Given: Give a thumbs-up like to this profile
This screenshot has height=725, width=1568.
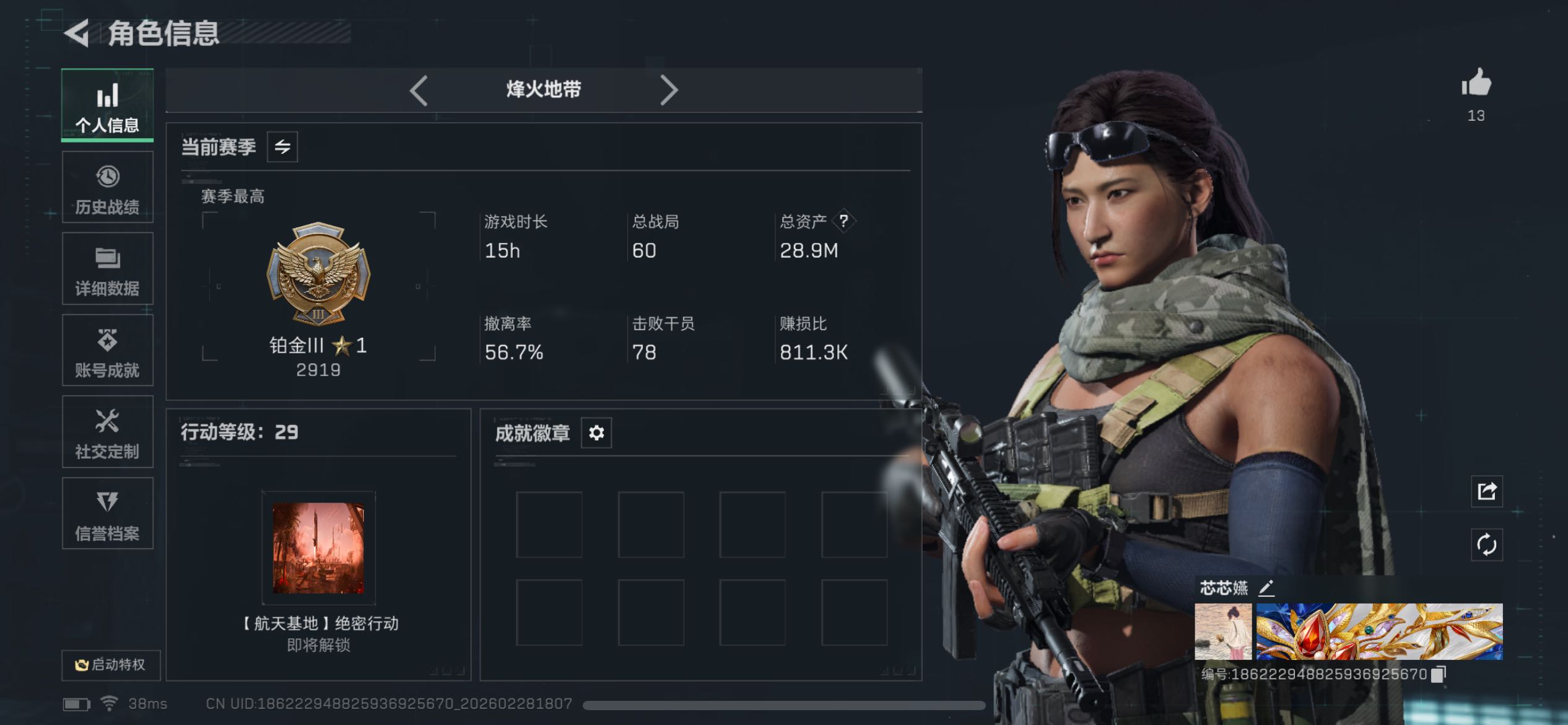Looking at the screenshot, I should (1476, 84).
